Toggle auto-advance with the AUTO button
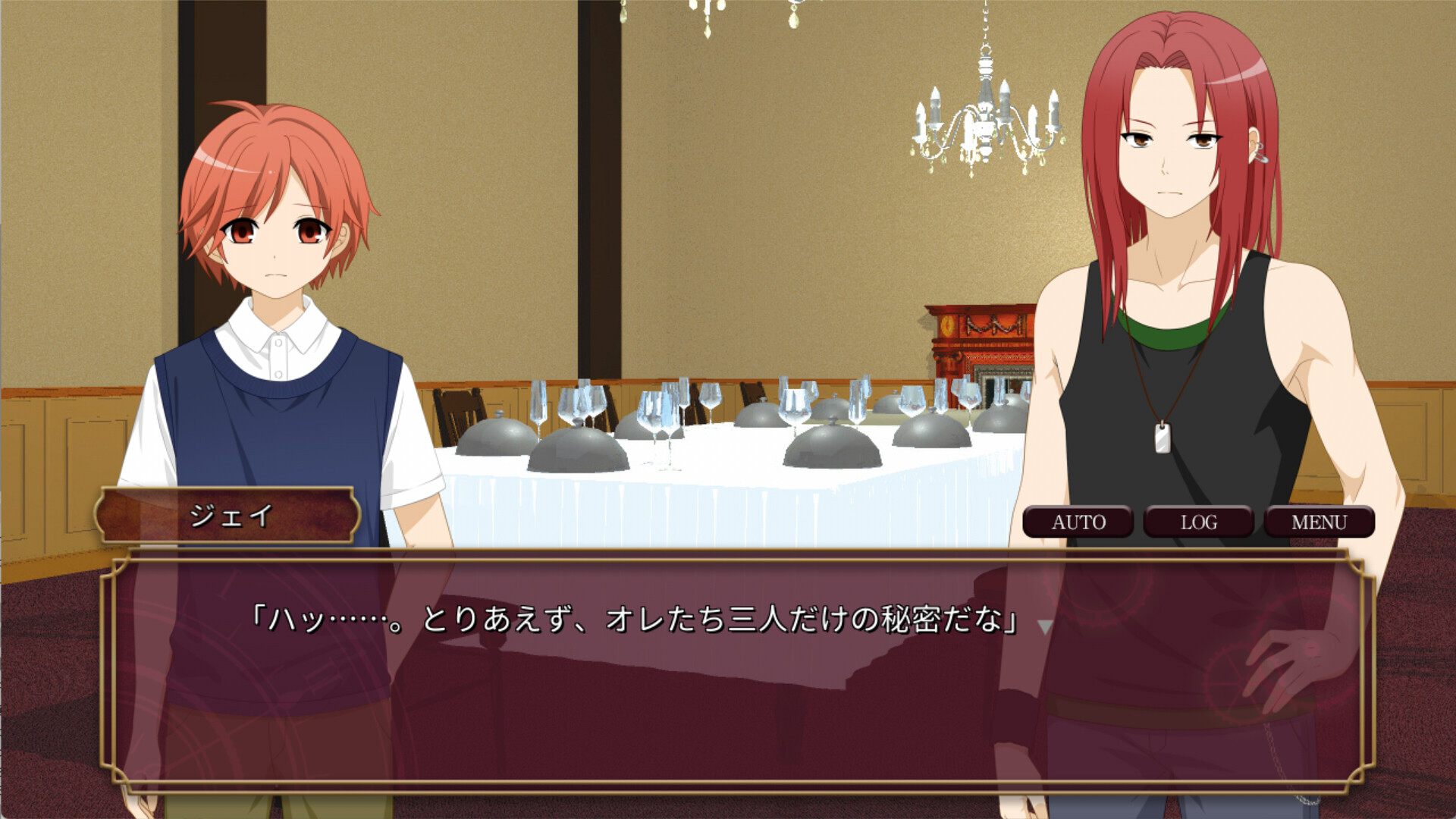 pos(1079,522)
